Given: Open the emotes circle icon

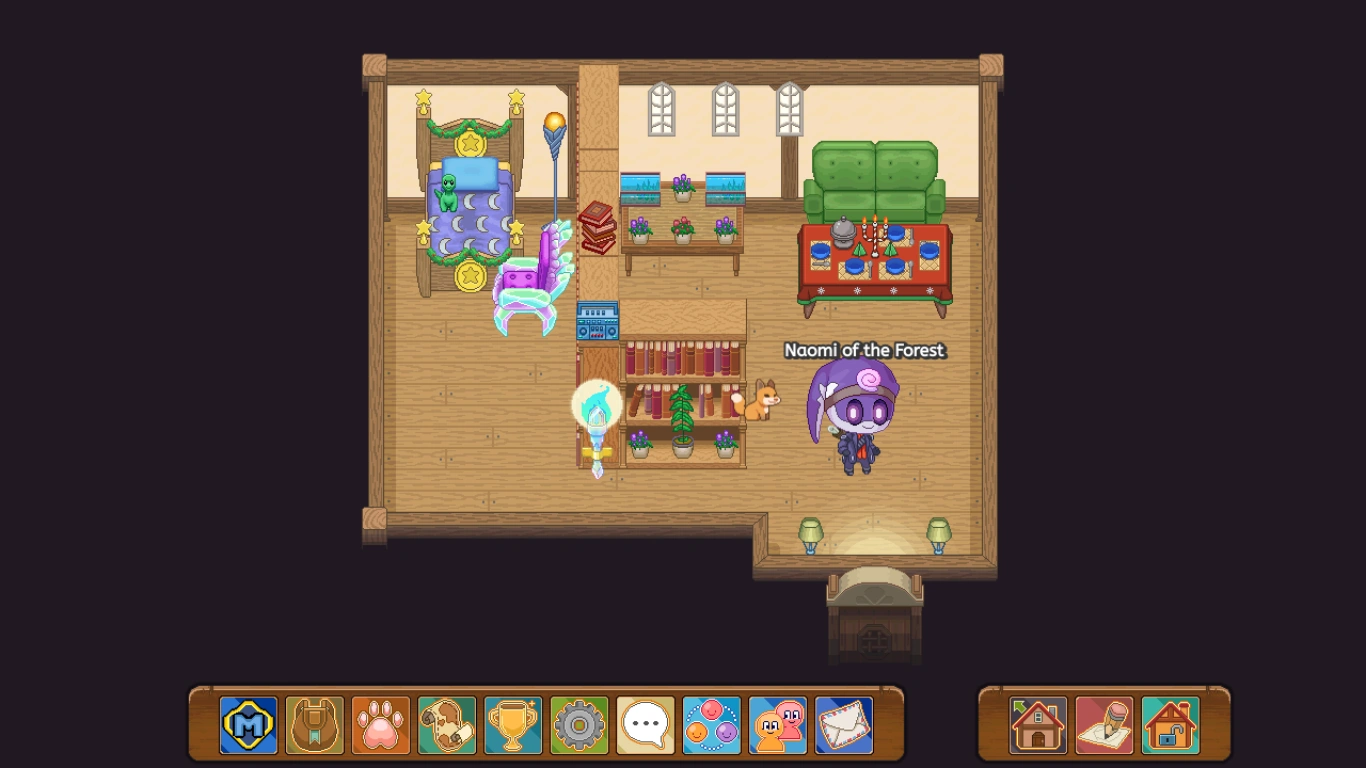Looking at the screenshot, I should pos(712,725).
